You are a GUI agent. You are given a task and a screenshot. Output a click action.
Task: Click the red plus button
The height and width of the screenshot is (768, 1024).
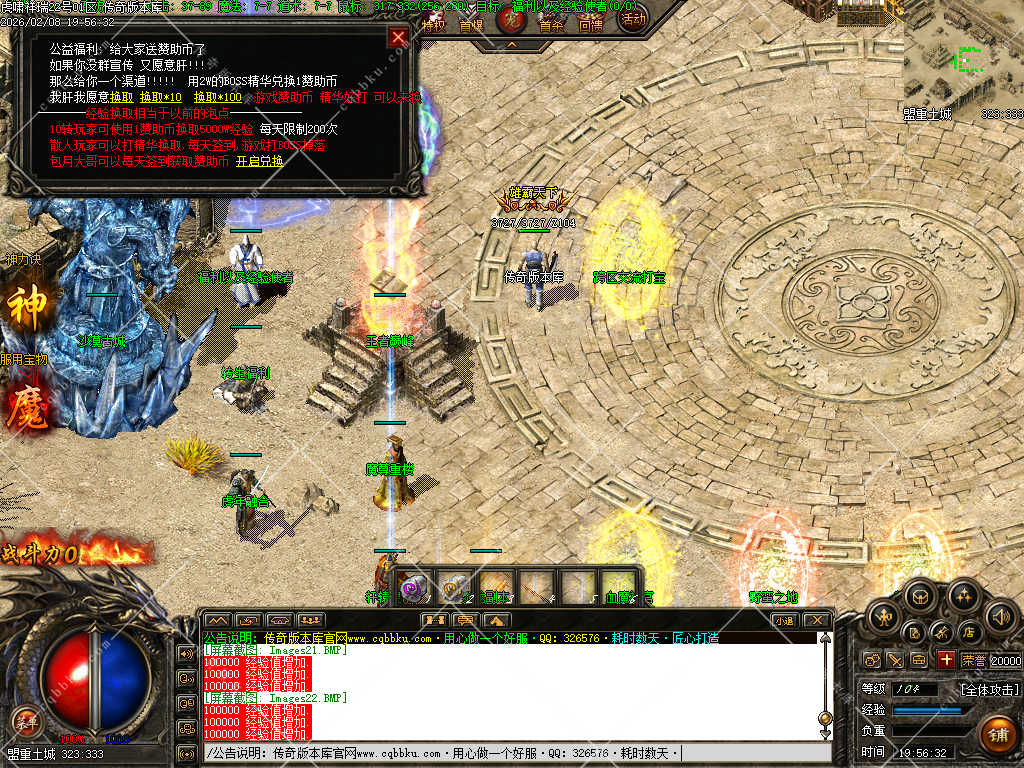coord(946,659)
